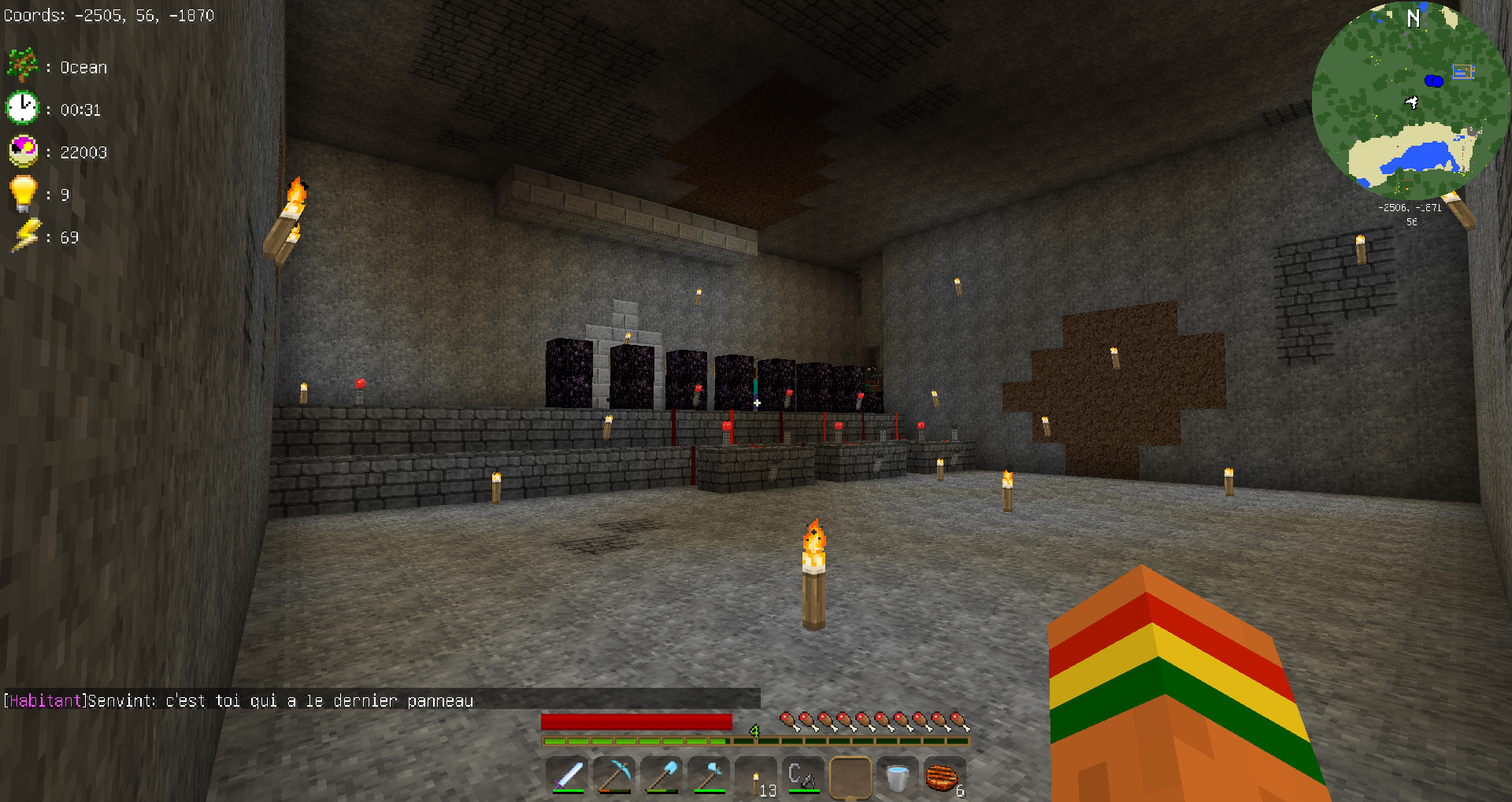Select the torch stack slot

pyautogui.click(x=757, y=777)
